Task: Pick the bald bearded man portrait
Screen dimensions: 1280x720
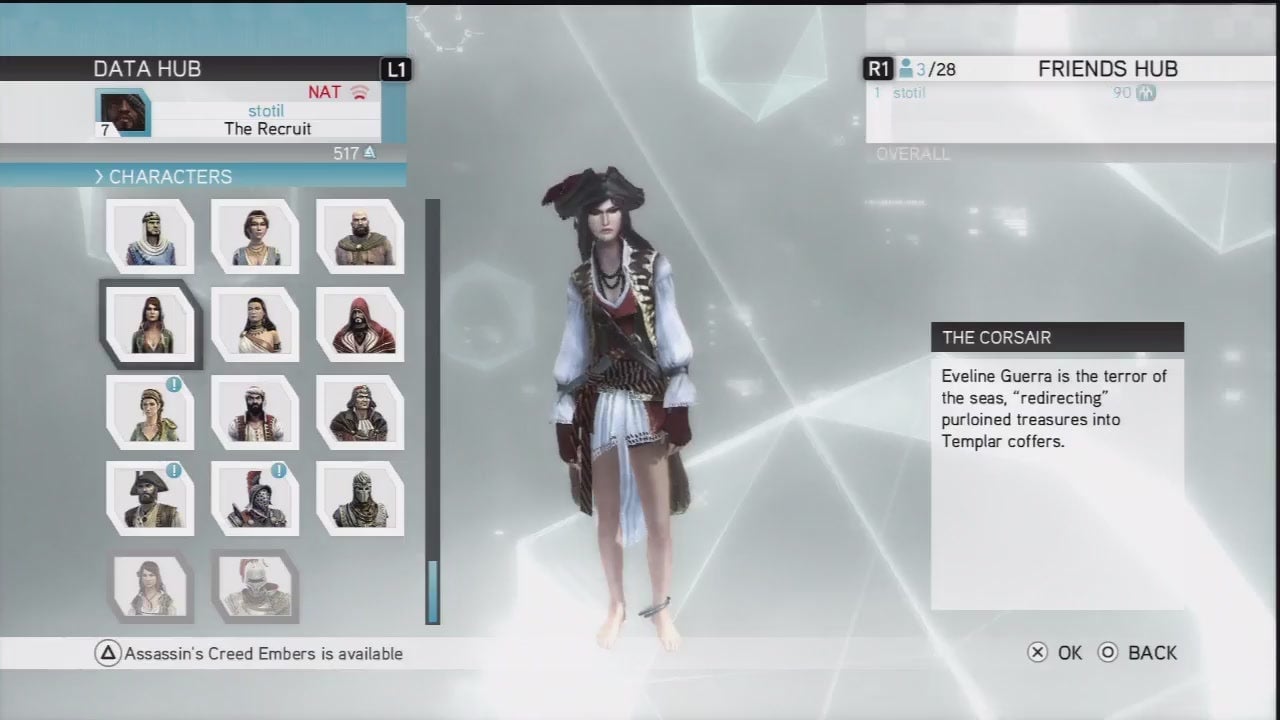Action: [360, 237]
